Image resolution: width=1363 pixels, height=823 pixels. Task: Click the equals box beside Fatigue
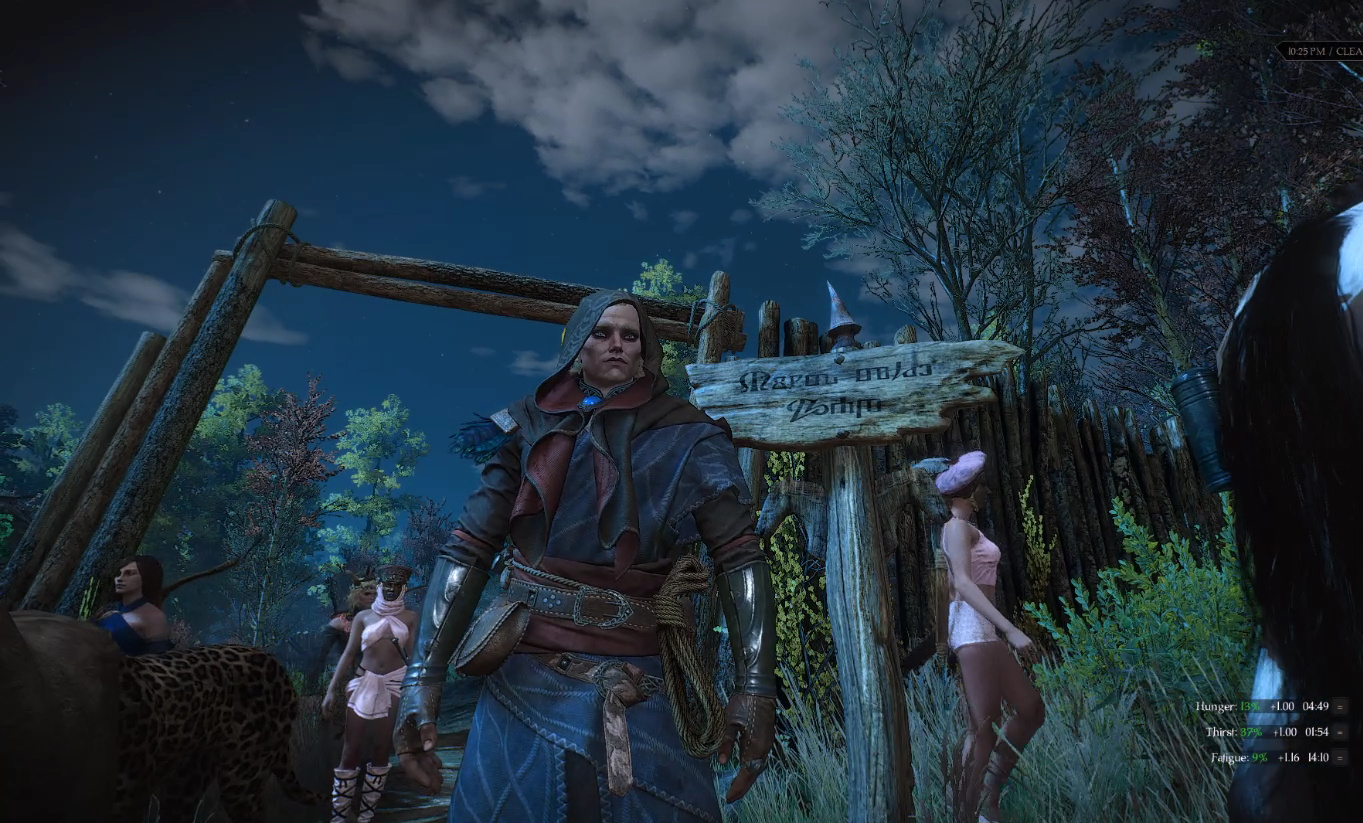[x=1340, y=758]
